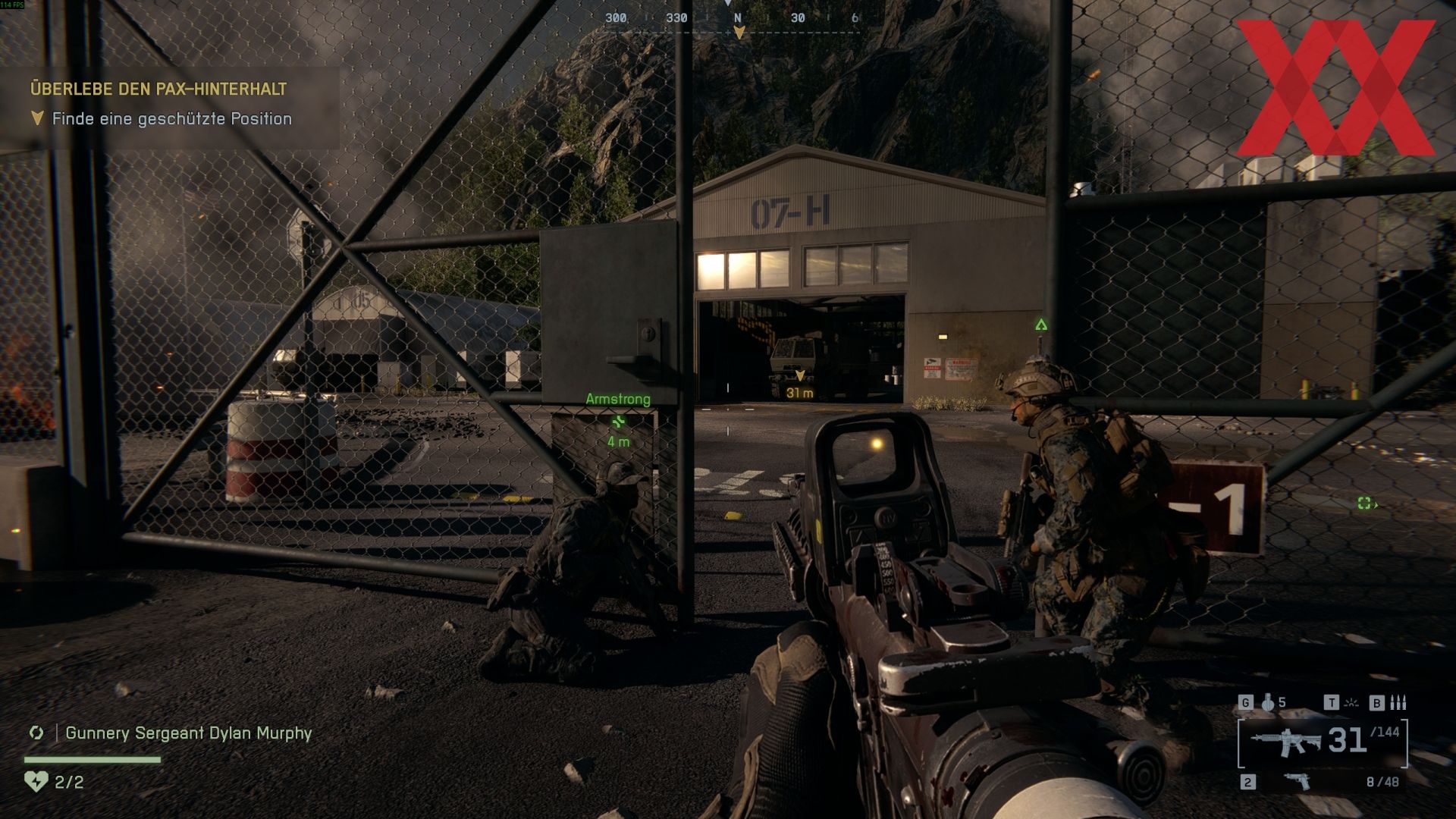Toggle the weapon light icon
This screenshot has height=819, width=1456.
pyautogui.click(x=1351, y=703)
